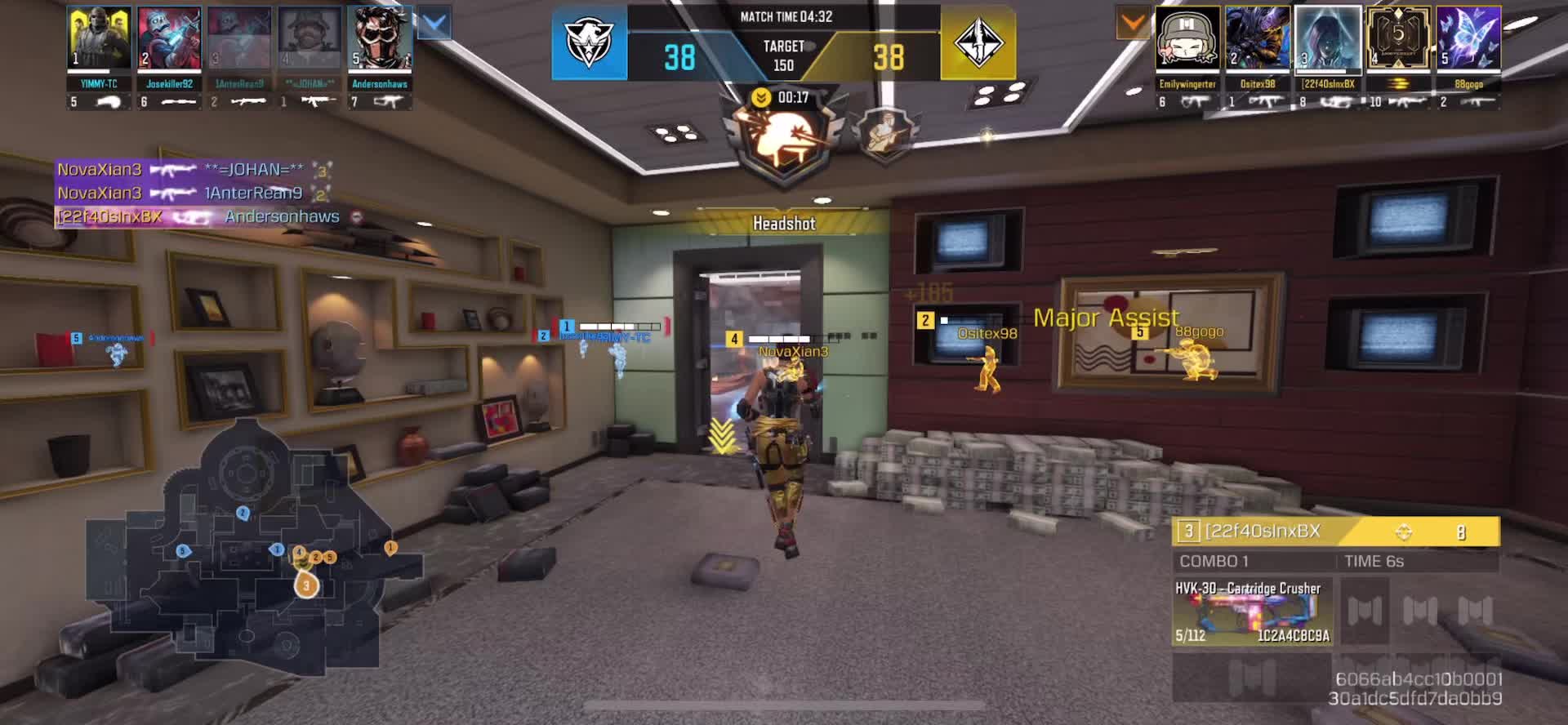Open the [22f40sInxBX spectated player banner
Viewport: 1568px width, 725px height.
tap(1335, 532)
